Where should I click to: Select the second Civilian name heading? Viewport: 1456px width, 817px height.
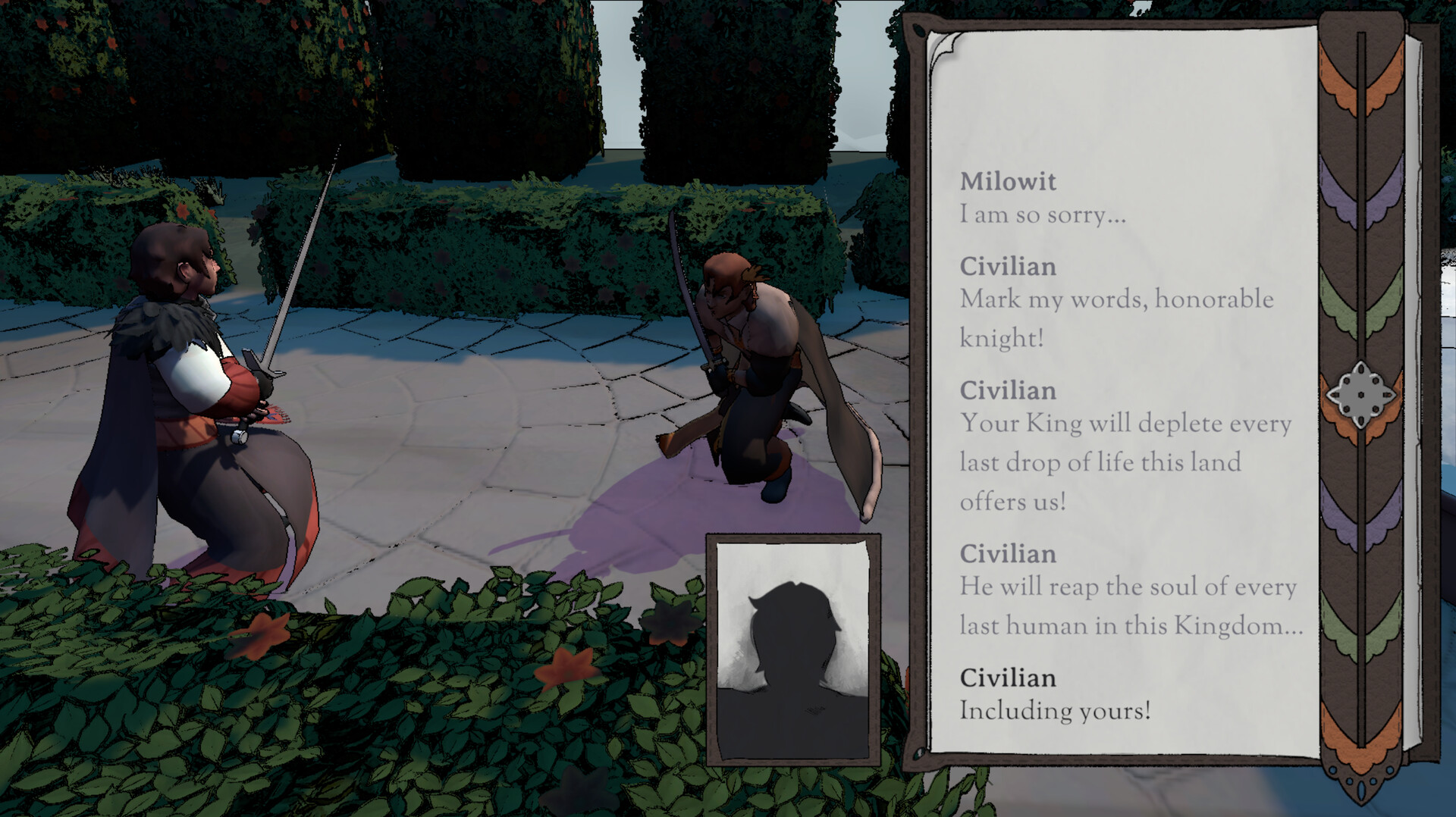click(1009, 391)
